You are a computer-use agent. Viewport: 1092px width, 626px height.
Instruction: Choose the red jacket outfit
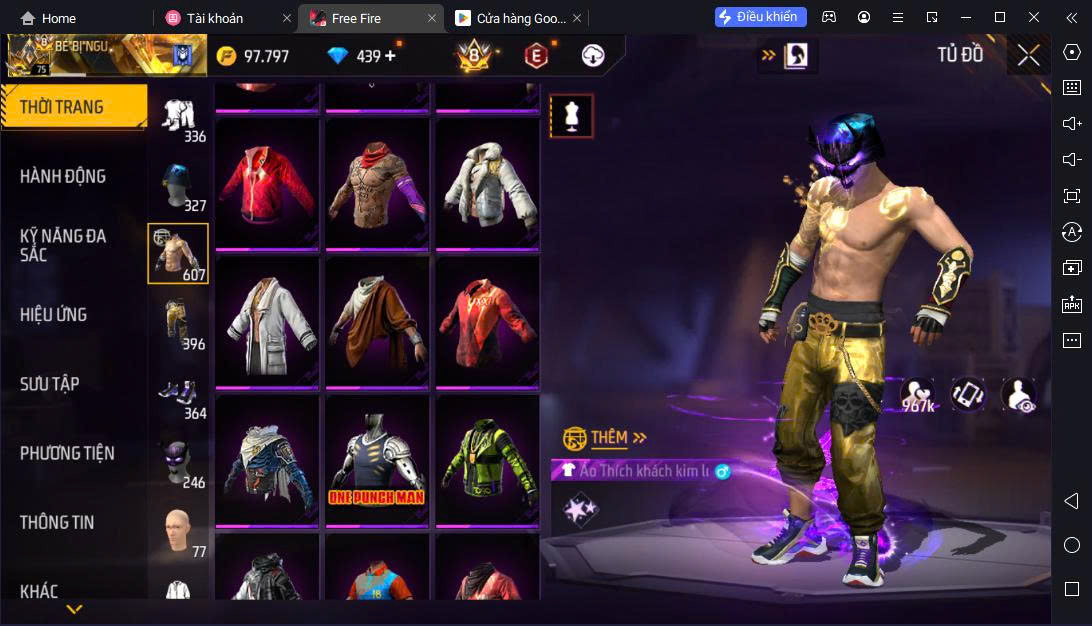point(266,183)
